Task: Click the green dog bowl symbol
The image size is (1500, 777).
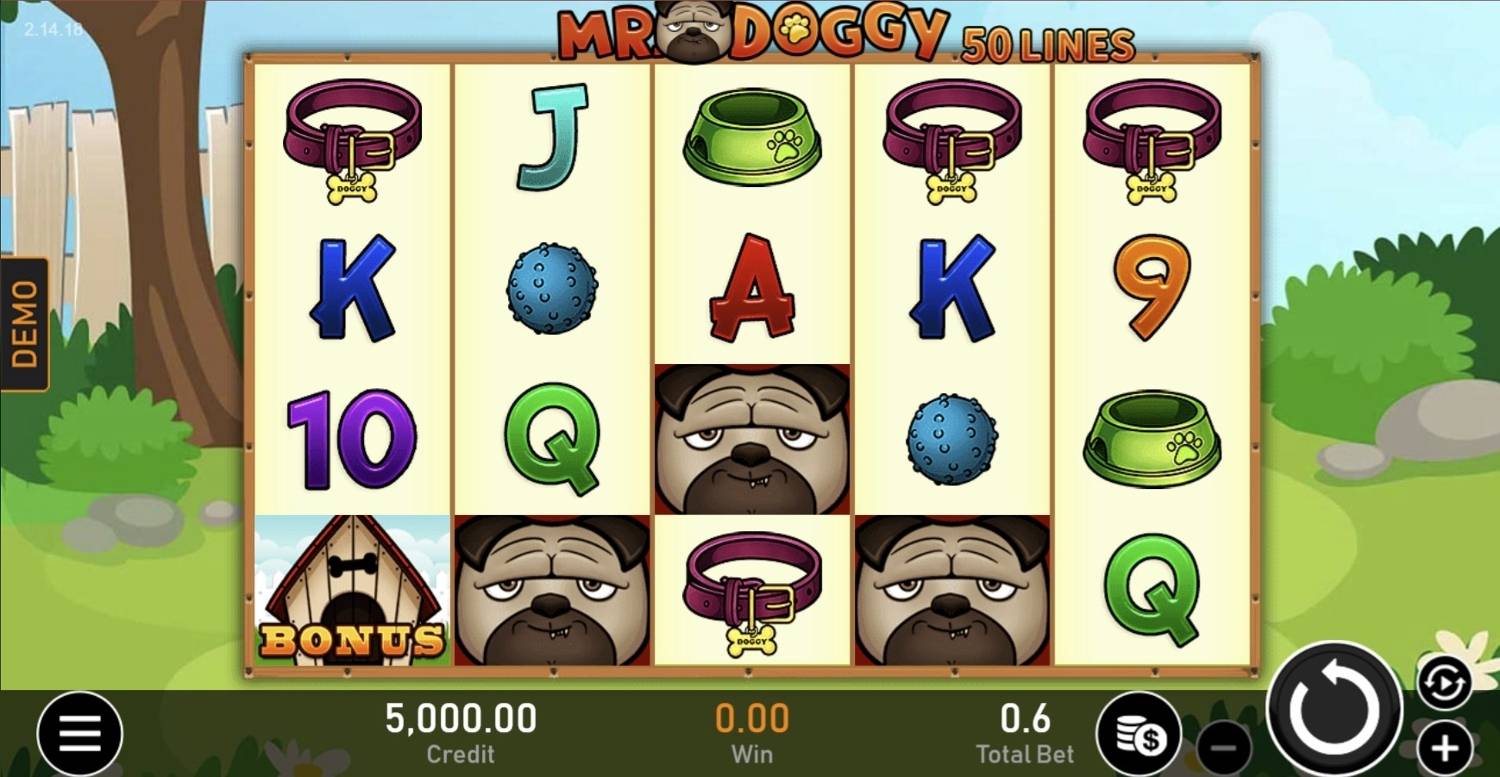Action: tap(752, 140)
